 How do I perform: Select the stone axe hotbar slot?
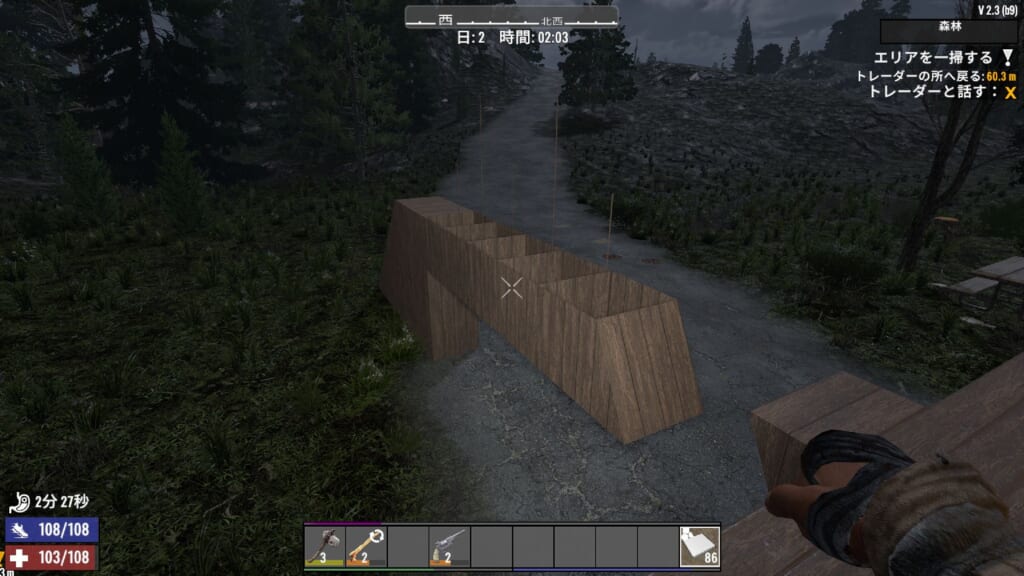point(324,547)
